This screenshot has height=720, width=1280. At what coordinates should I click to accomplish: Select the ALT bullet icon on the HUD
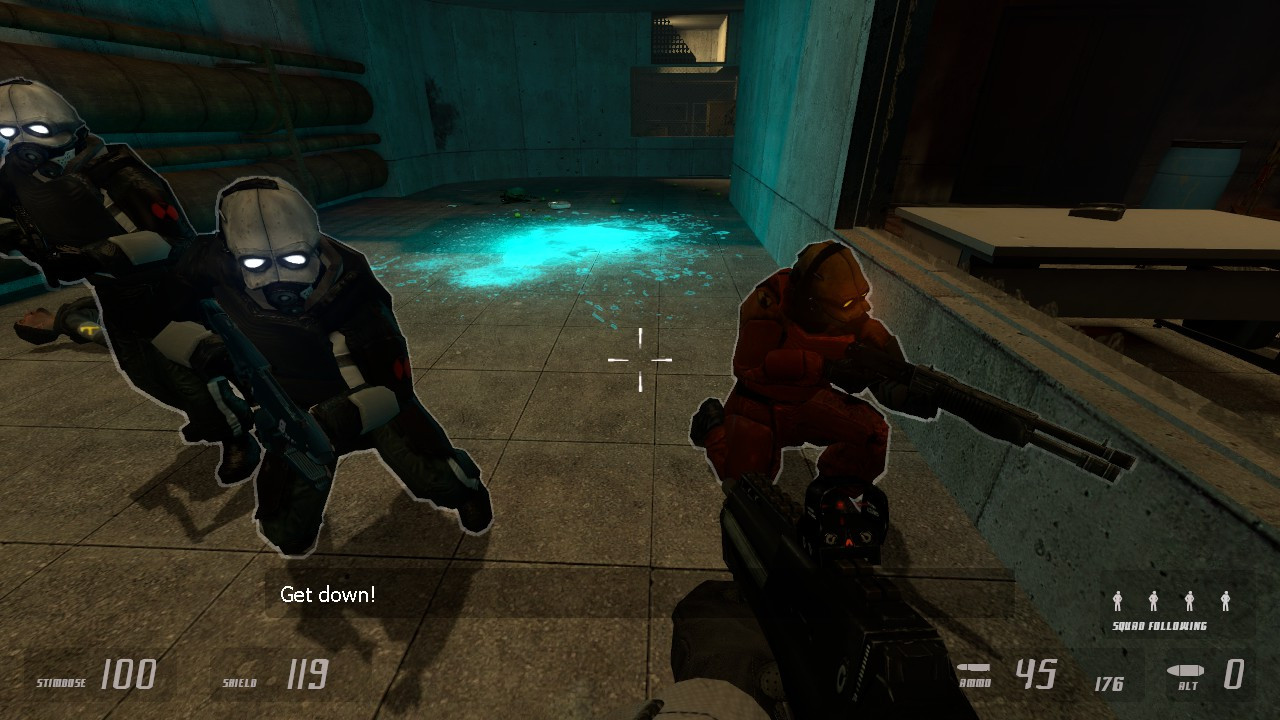(x=1186, y=670)
